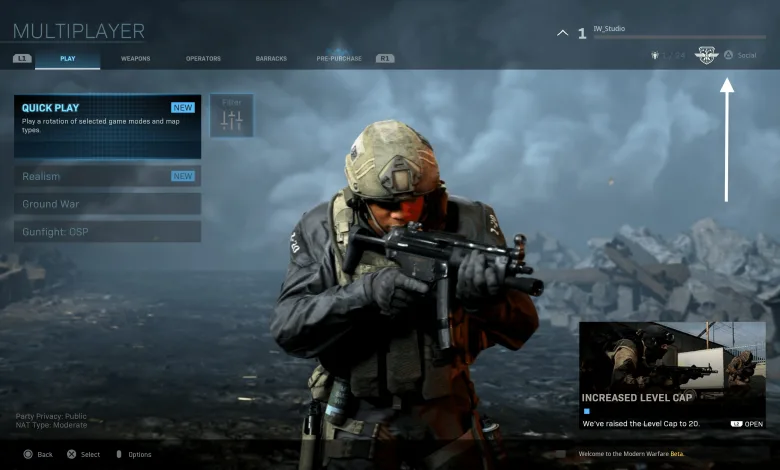The width and height of the screenshot is (780, 470).
Task: Go to the Operators tab
Action: pos(203,59)
